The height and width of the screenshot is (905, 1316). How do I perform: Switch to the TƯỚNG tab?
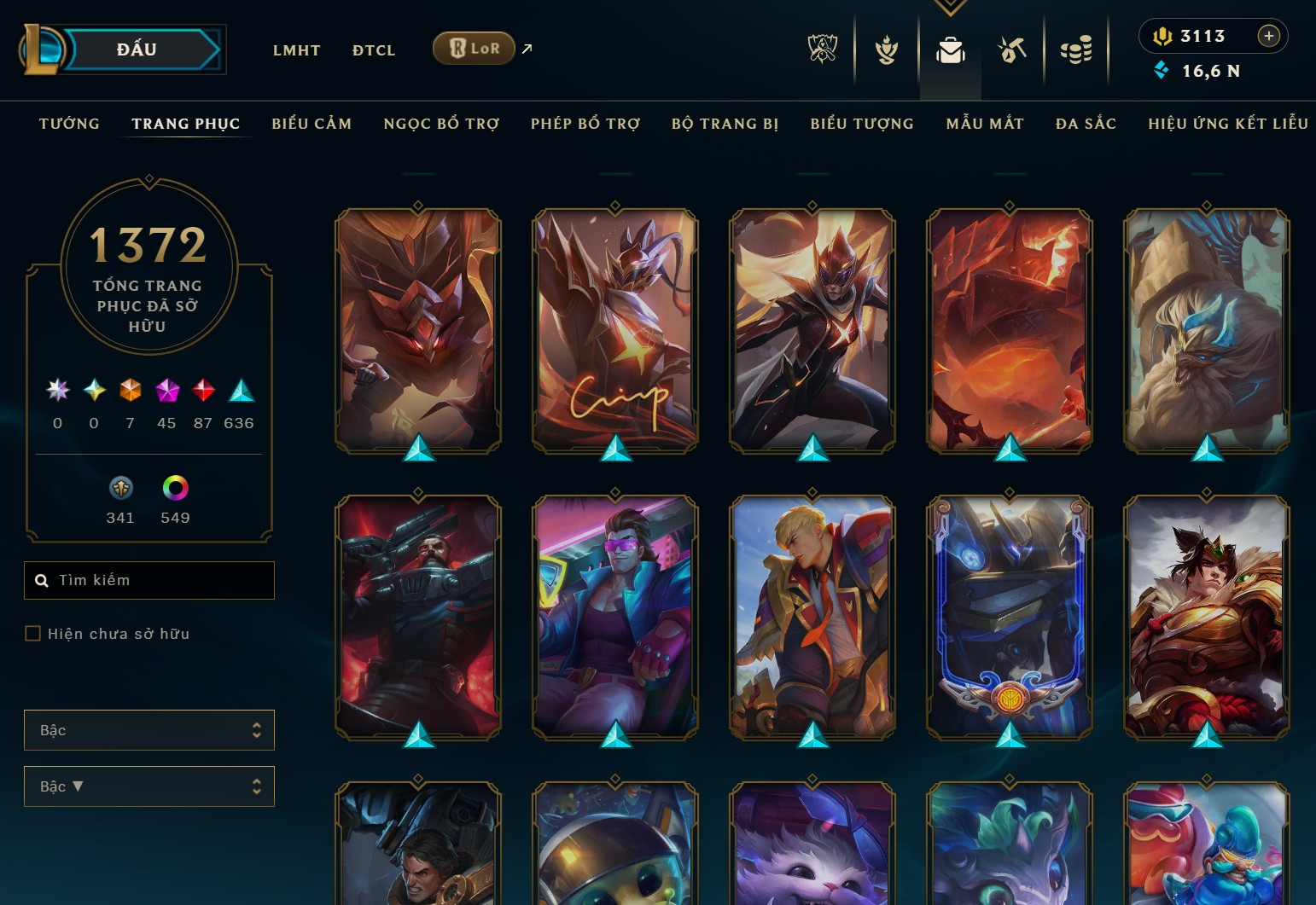(69, 124)
